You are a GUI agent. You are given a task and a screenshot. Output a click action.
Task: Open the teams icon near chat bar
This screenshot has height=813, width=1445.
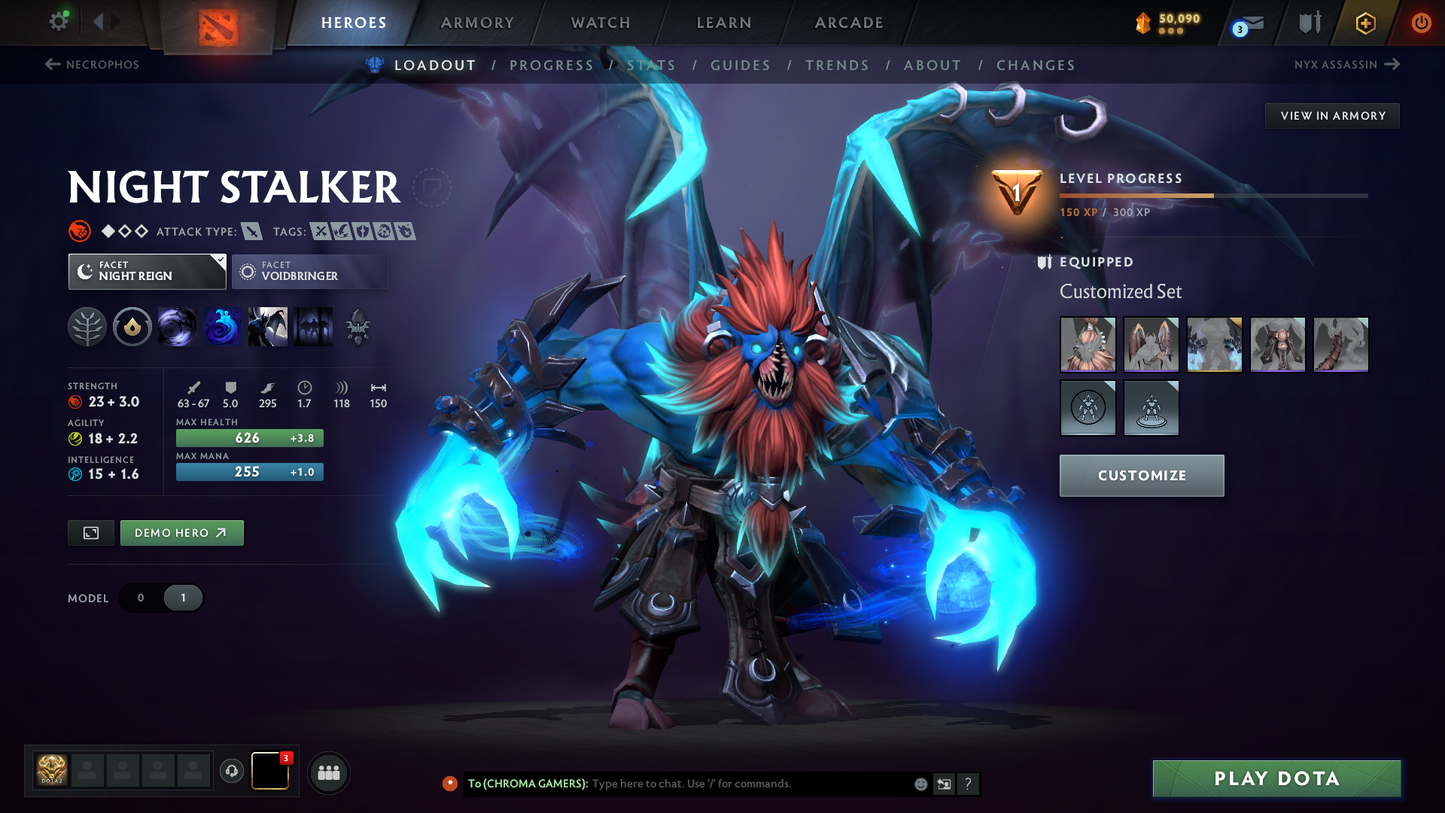[x=329, y=772]
